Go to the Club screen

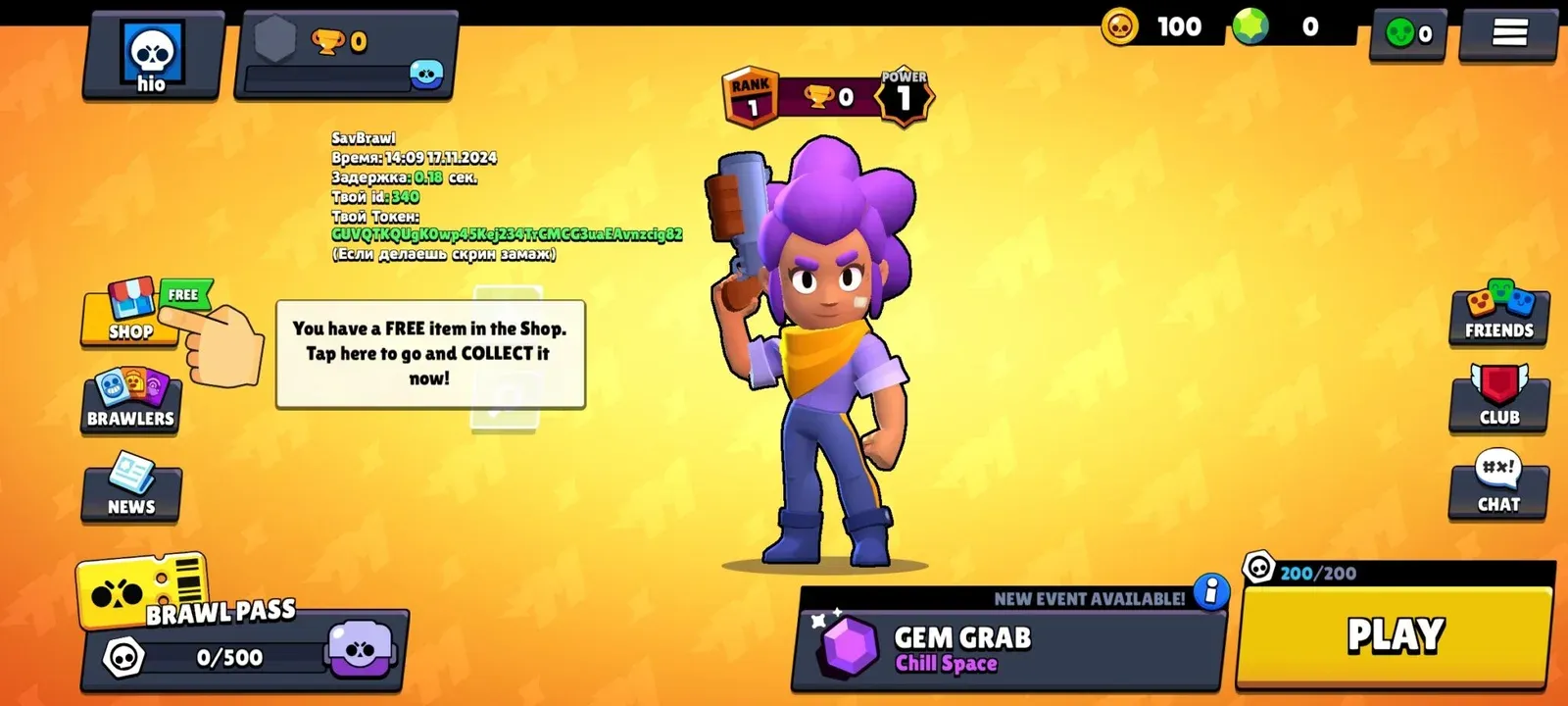pyautogui.click(x=1498, y=399)
